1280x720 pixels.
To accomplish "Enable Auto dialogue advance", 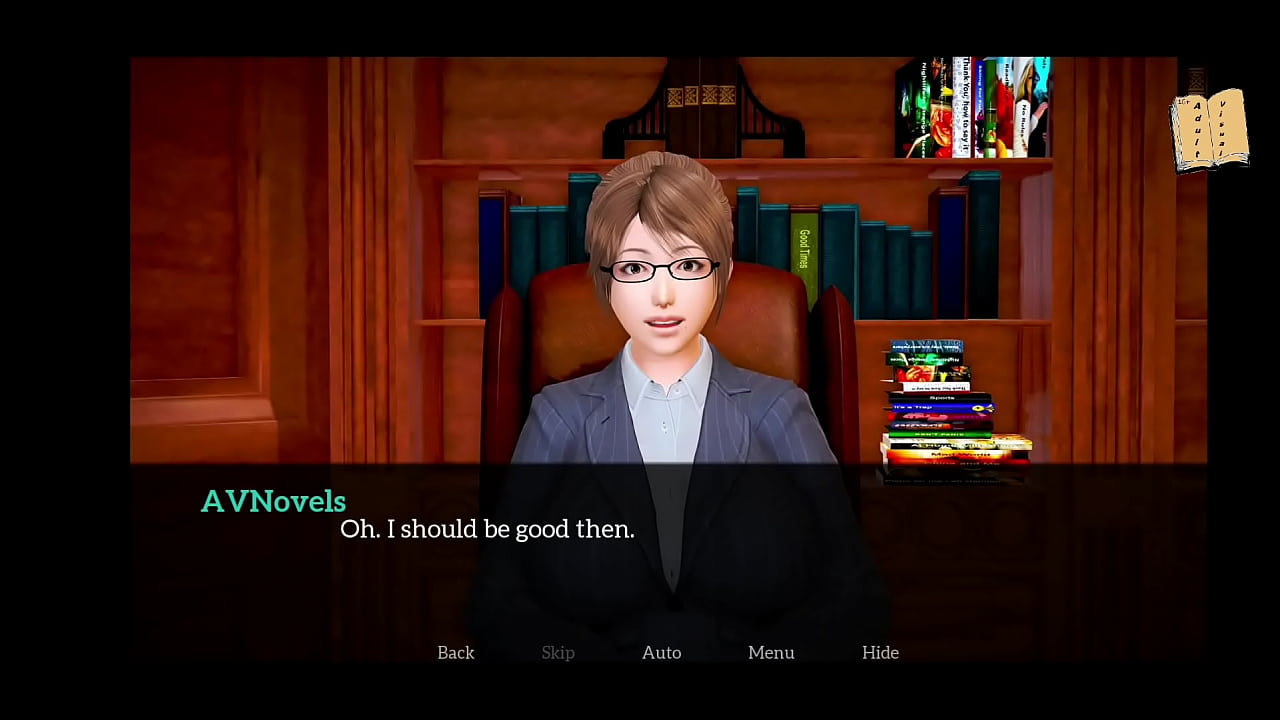I will (x=661, y=652).
